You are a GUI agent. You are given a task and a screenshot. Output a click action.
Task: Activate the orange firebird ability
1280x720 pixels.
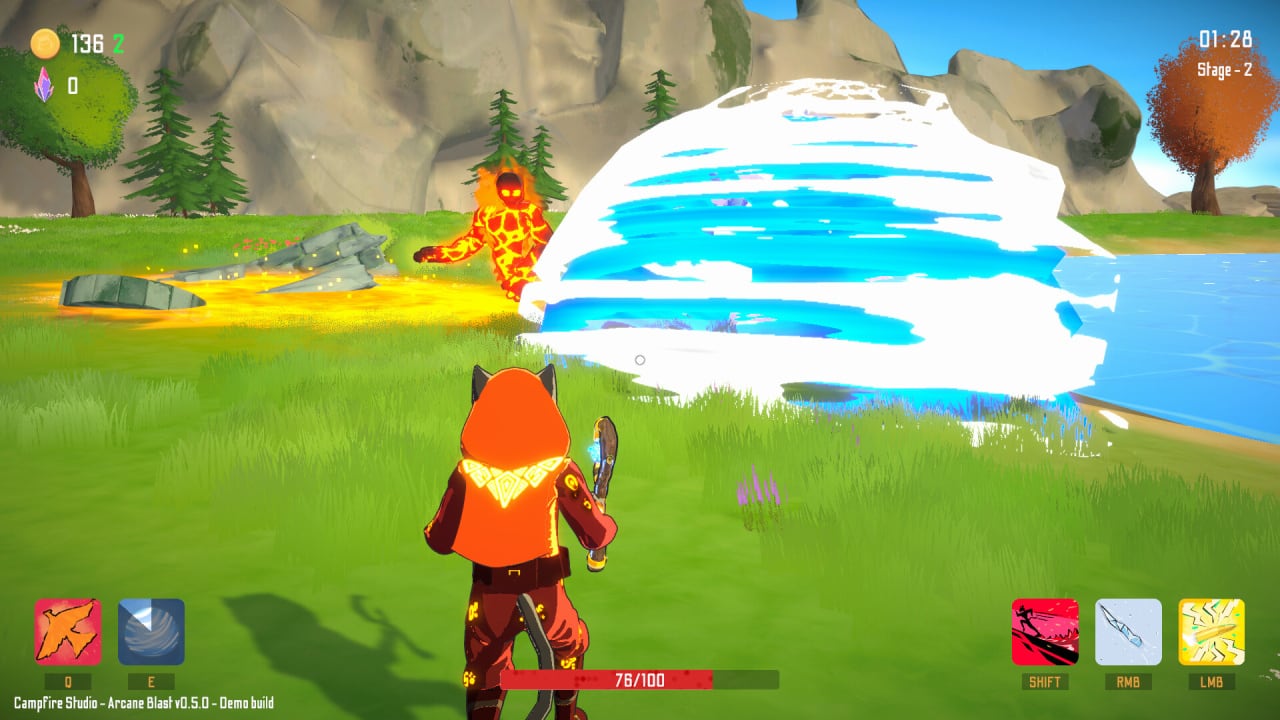click(68, 632)
